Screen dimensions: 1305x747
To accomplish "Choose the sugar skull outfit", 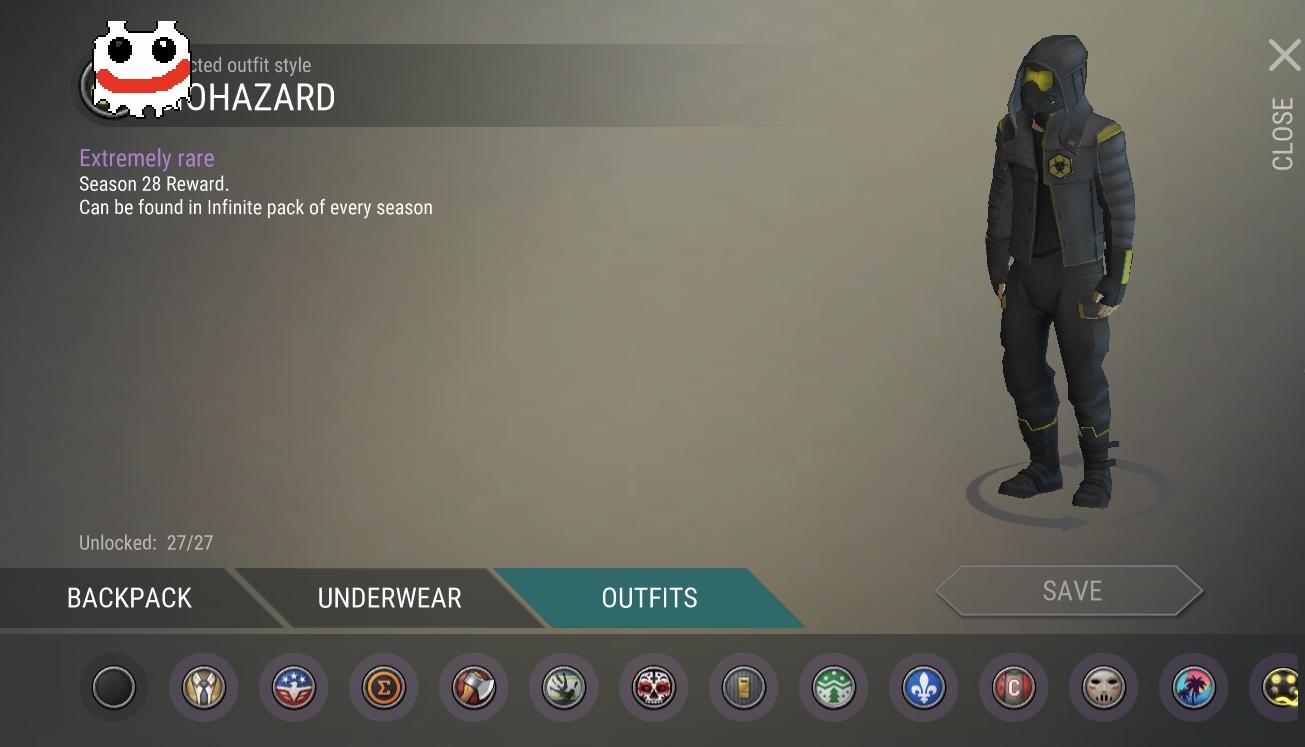I will pyautogui.click(x=654, y=688).
